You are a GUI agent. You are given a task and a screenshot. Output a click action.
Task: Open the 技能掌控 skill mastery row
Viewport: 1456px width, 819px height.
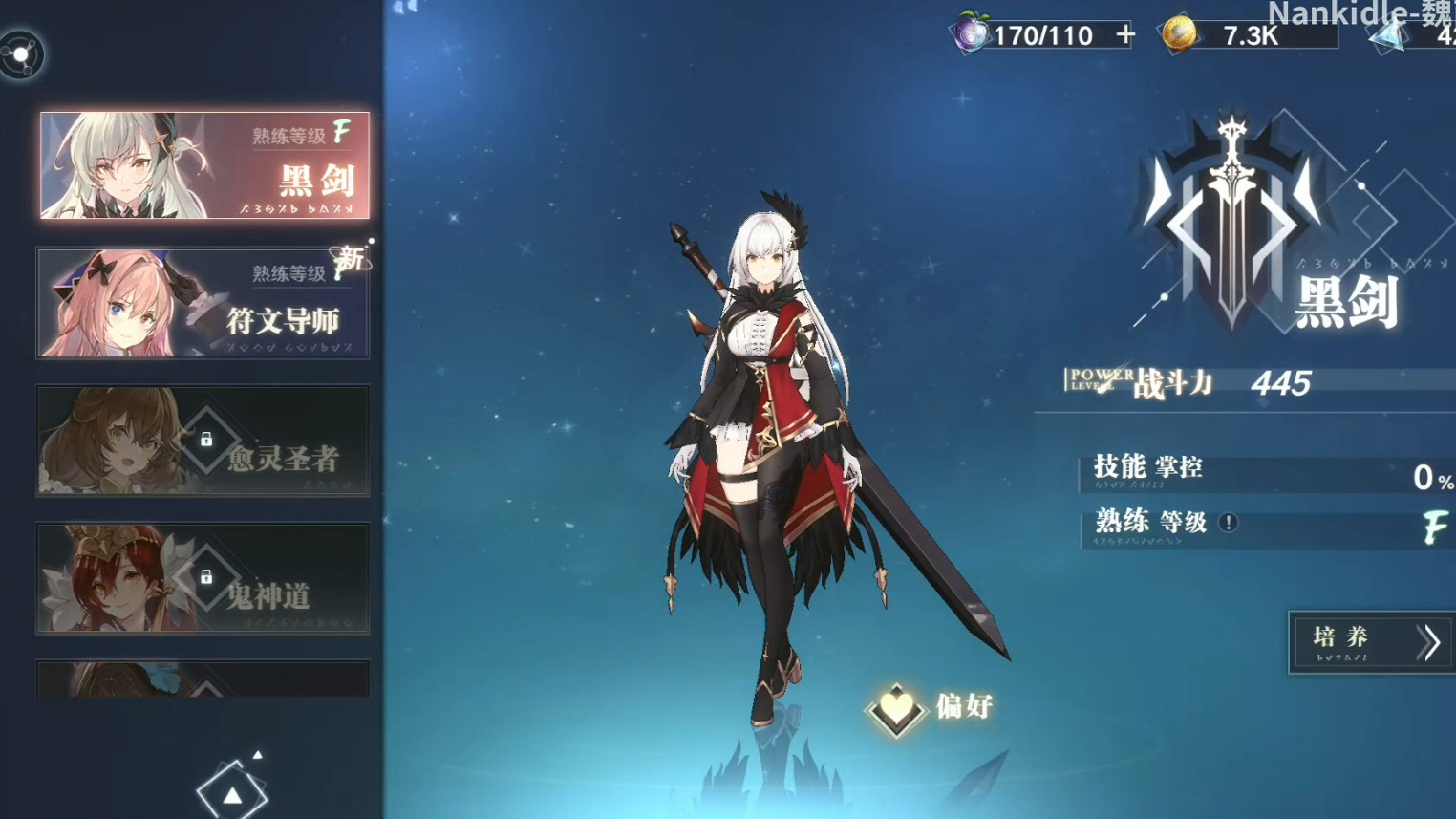(1266, 472)
